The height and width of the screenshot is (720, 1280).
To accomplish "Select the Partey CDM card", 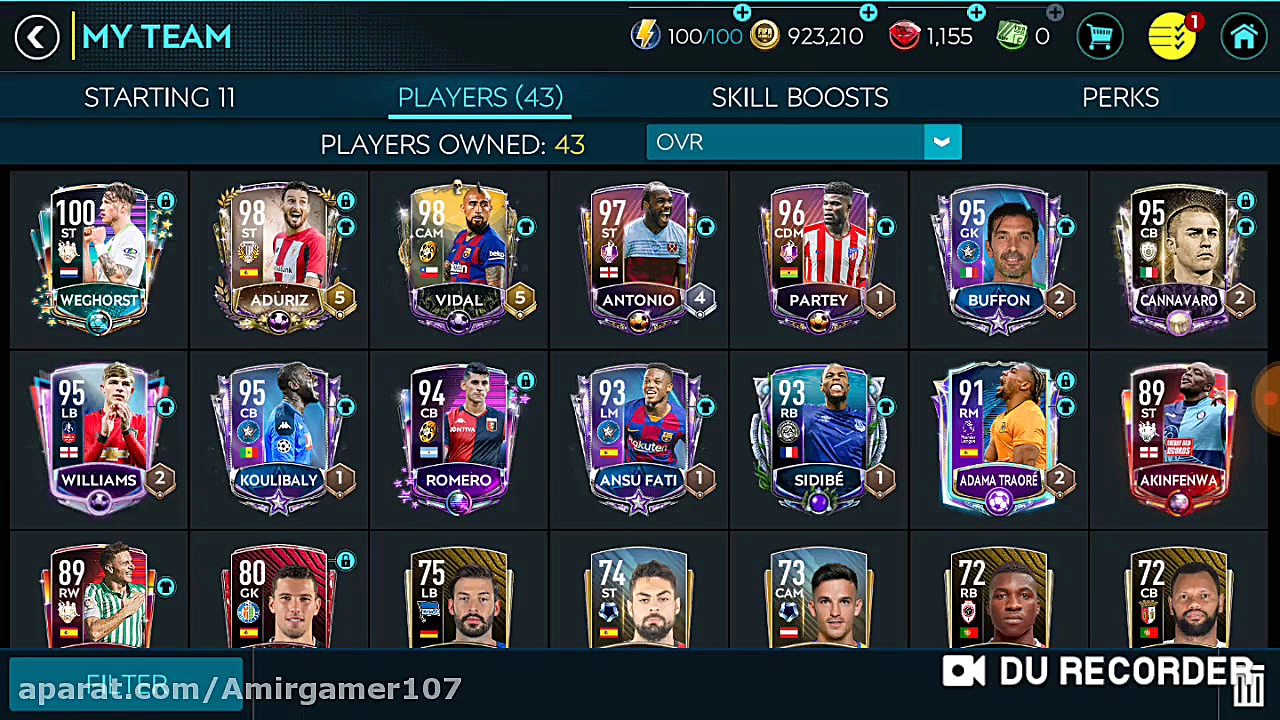I will (818, 256).
